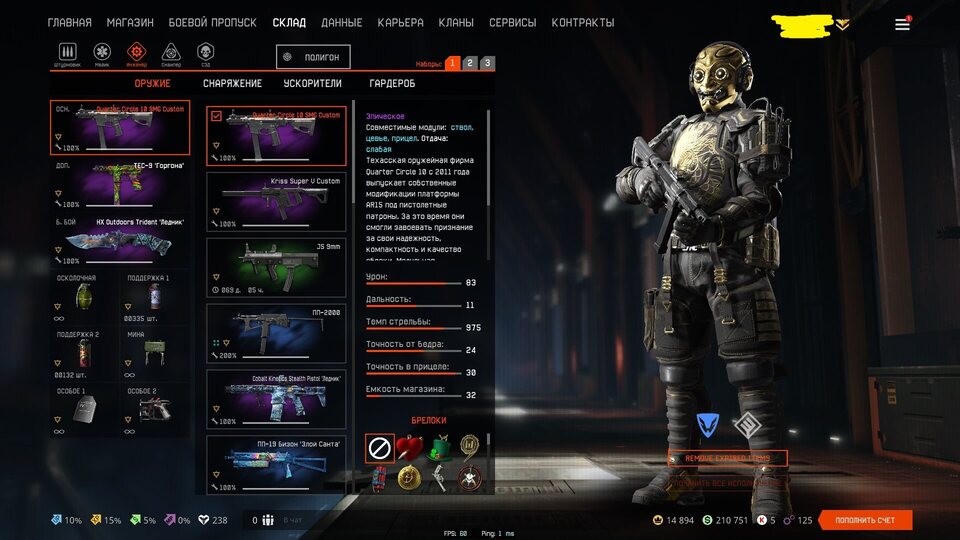Viewport: 960px width, 540px height.
Task: Choose the Медик class icon
Action: [103, 52]
